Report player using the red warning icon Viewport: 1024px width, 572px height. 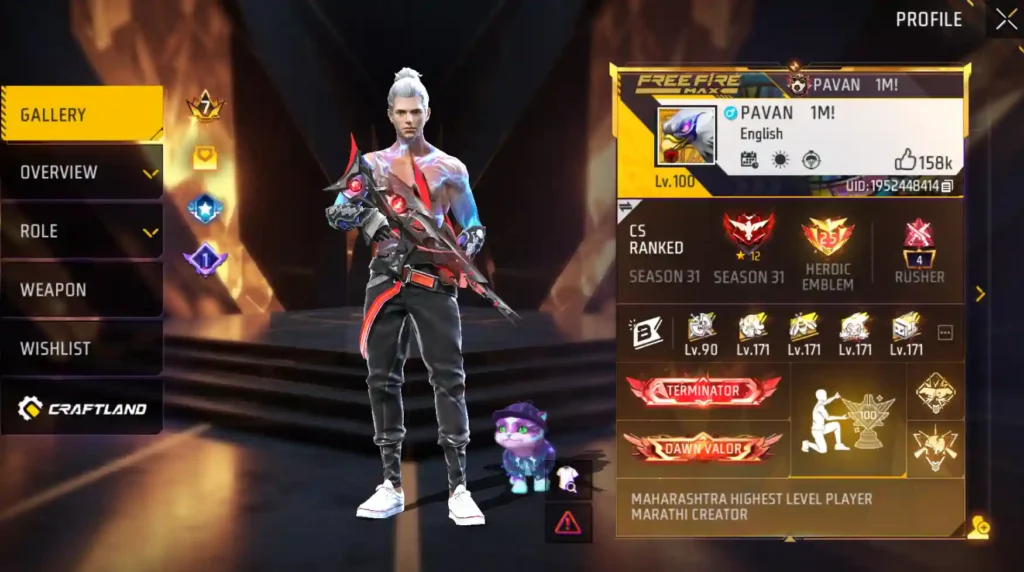[x=567, y=521]
